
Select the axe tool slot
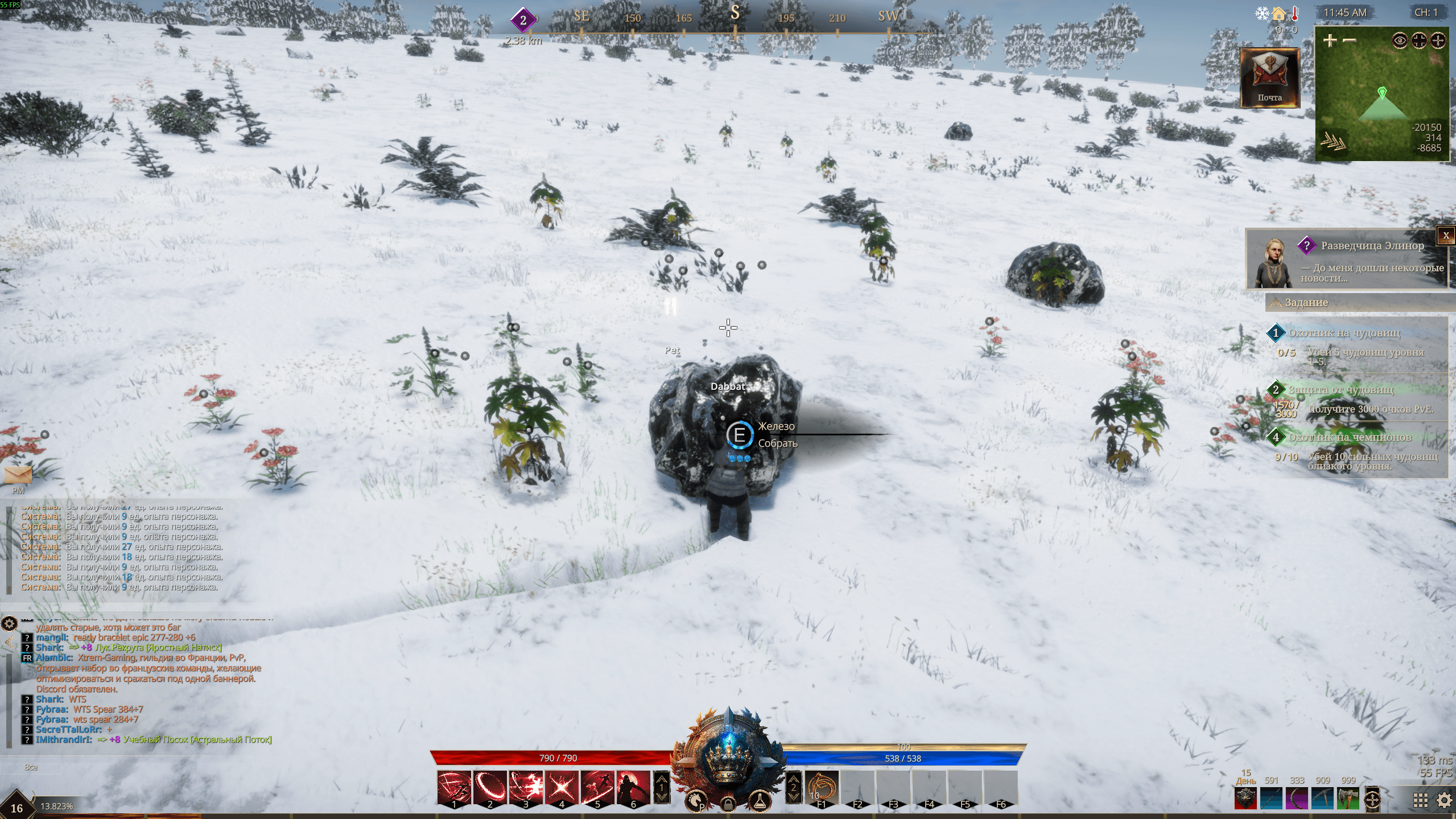[x=1348, y=797]
